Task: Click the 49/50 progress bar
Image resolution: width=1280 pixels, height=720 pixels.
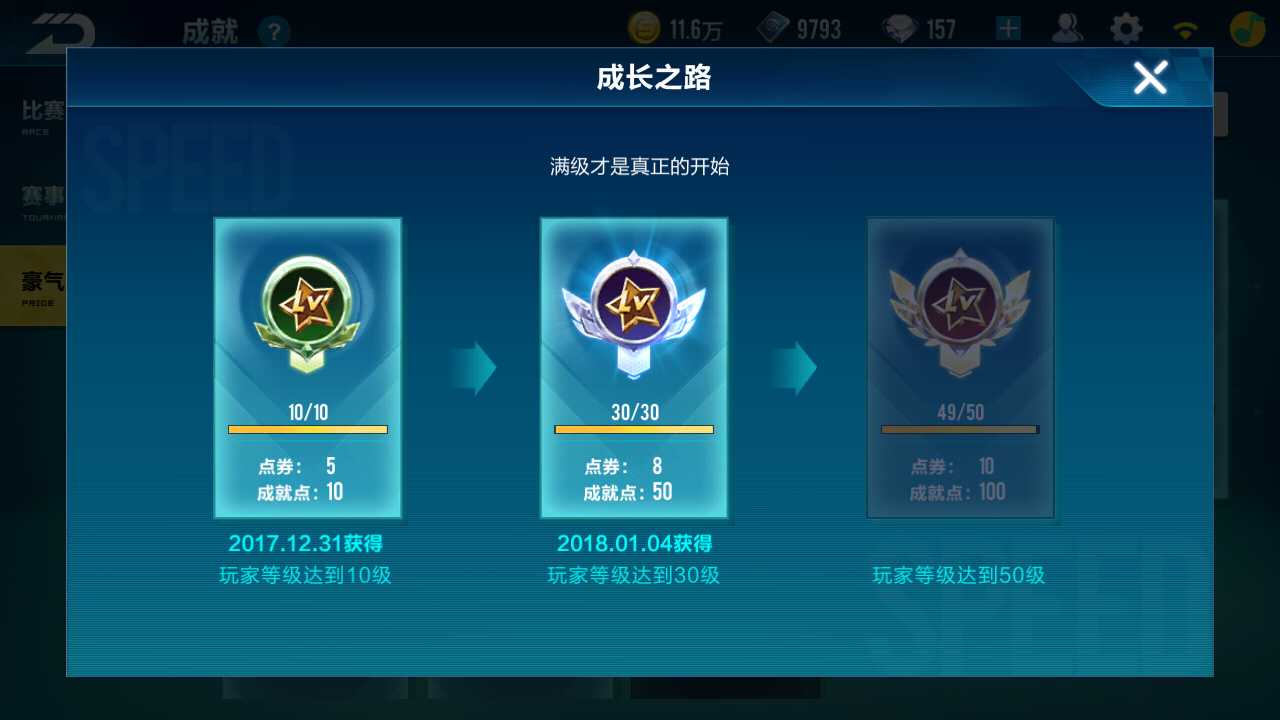Action: pyautogui.click(x=960, y=429)
